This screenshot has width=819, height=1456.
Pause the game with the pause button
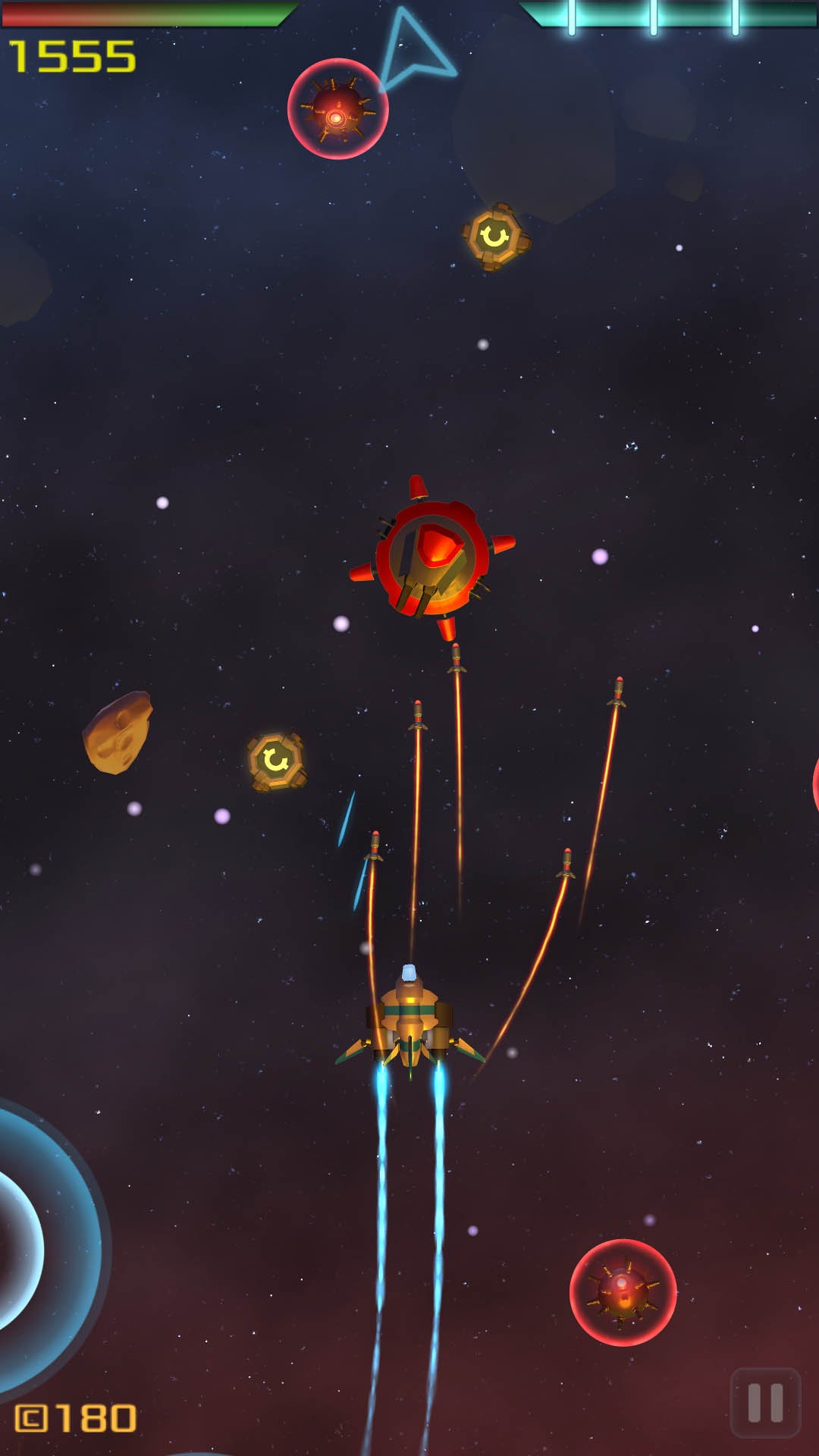(x=765, y=1403)
